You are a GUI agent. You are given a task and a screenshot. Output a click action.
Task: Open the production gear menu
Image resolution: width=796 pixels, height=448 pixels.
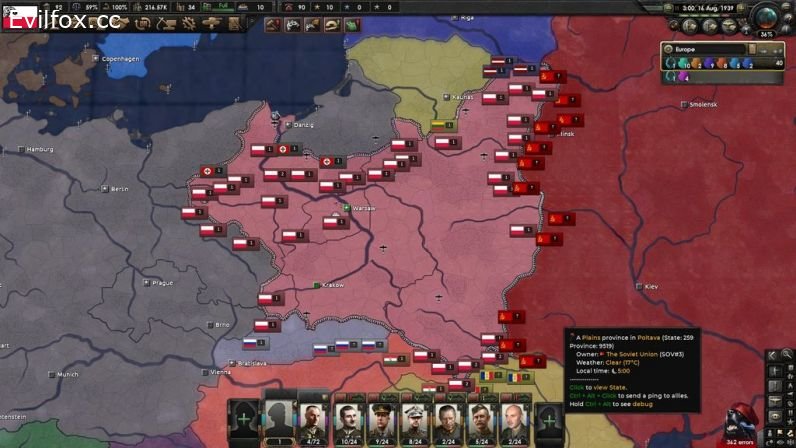[x=187, y=23]
